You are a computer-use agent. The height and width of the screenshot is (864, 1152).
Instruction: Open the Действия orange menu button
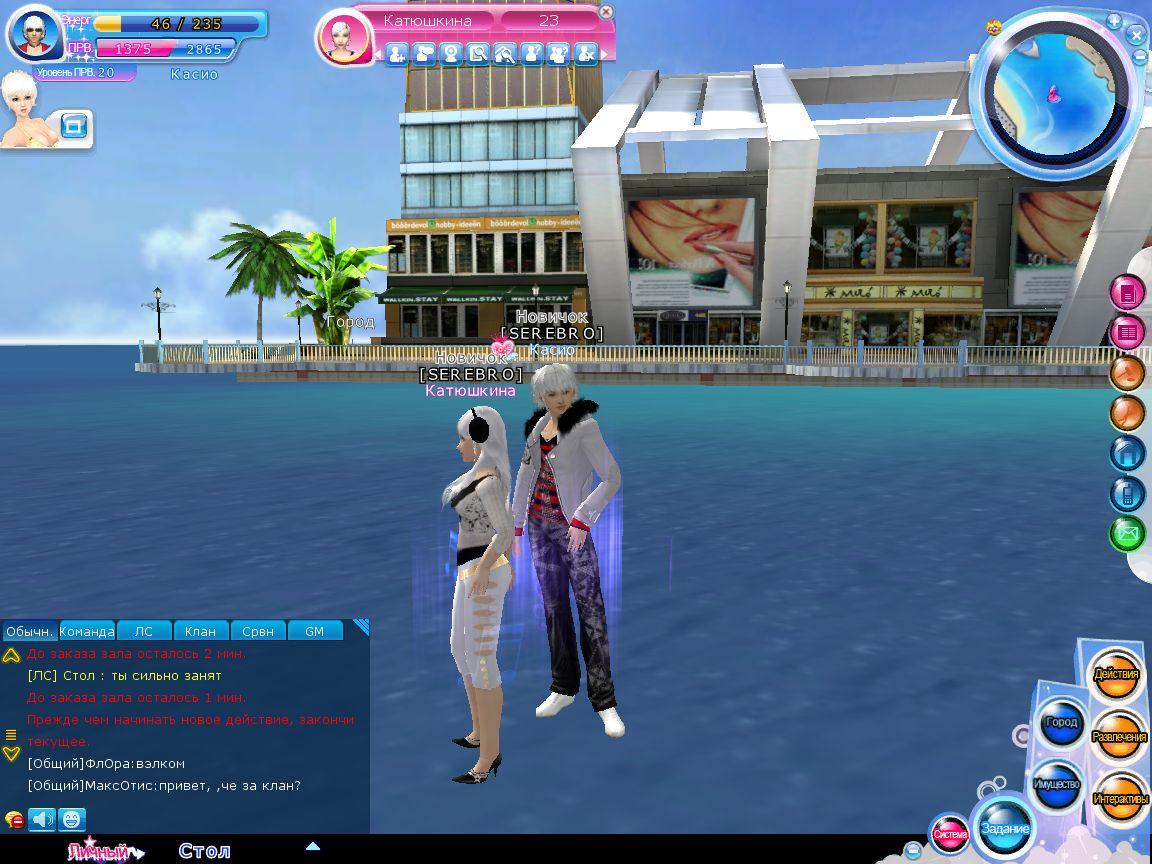[x=1116, y=675]
